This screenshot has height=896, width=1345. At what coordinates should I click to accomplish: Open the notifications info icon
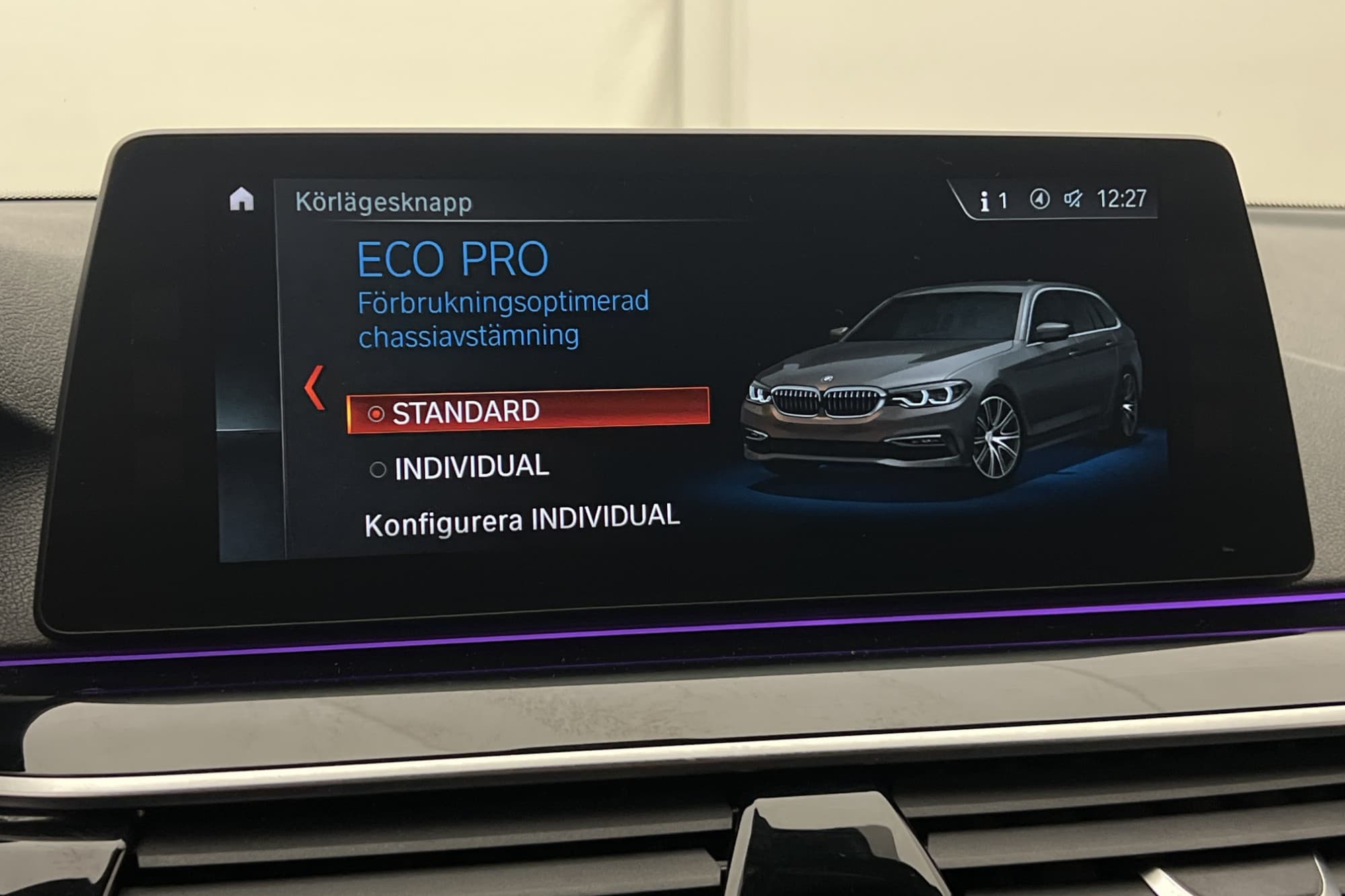click(985, 201)
